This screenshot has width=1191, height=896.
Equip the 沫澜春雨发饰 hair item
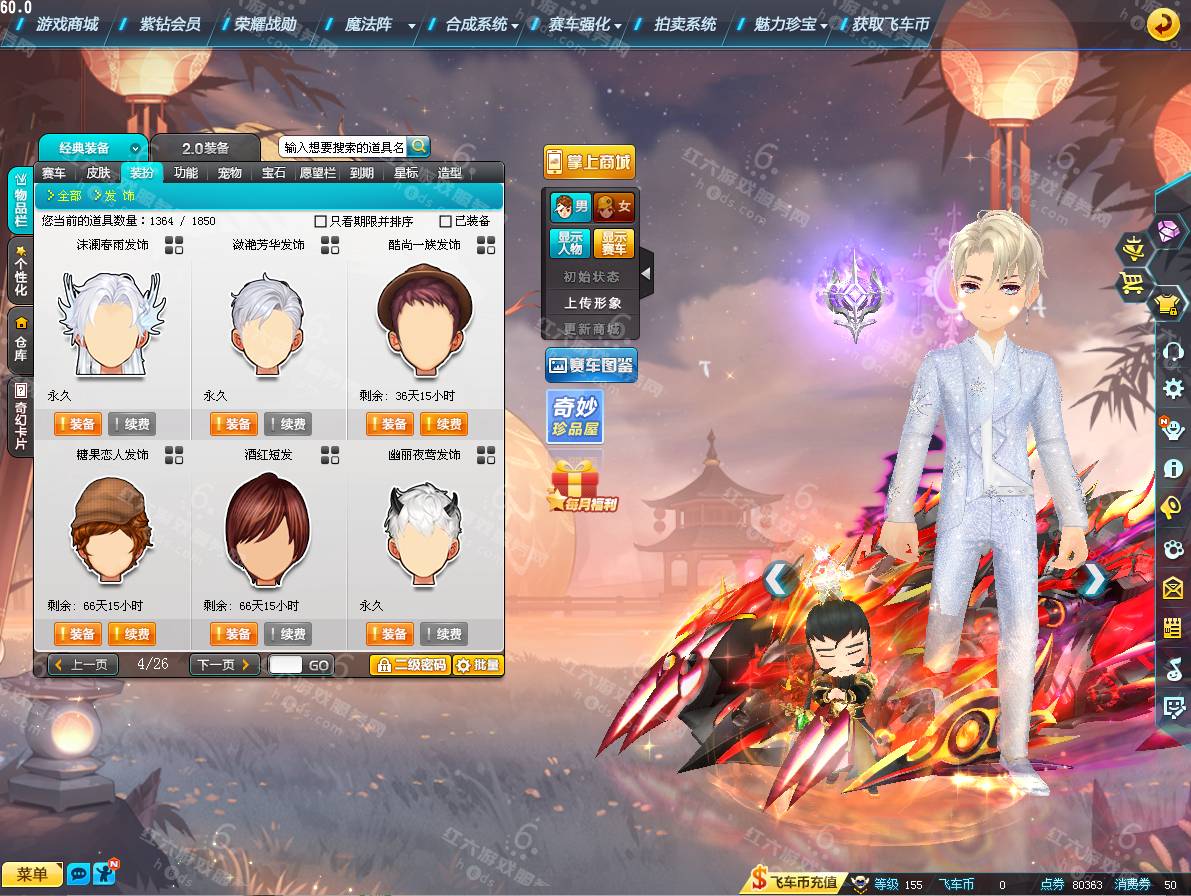(77, 424)
